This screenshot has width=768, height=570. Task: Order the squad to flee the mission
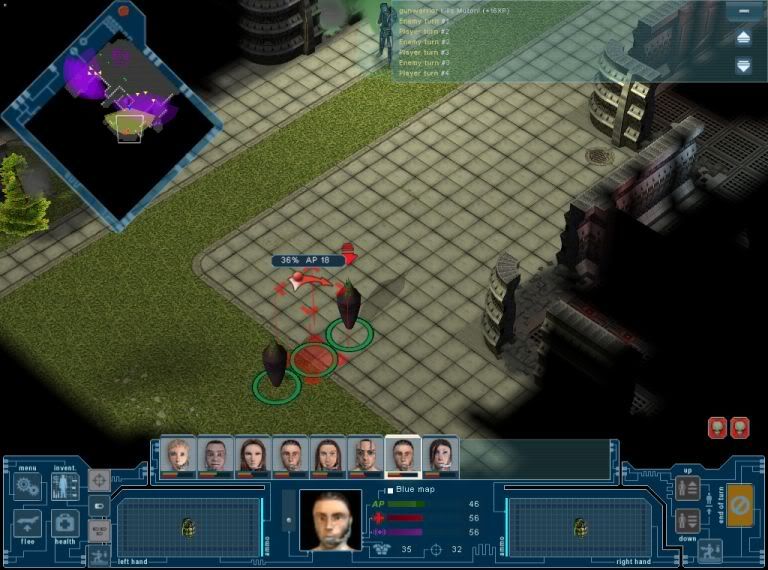coord(28,524)
